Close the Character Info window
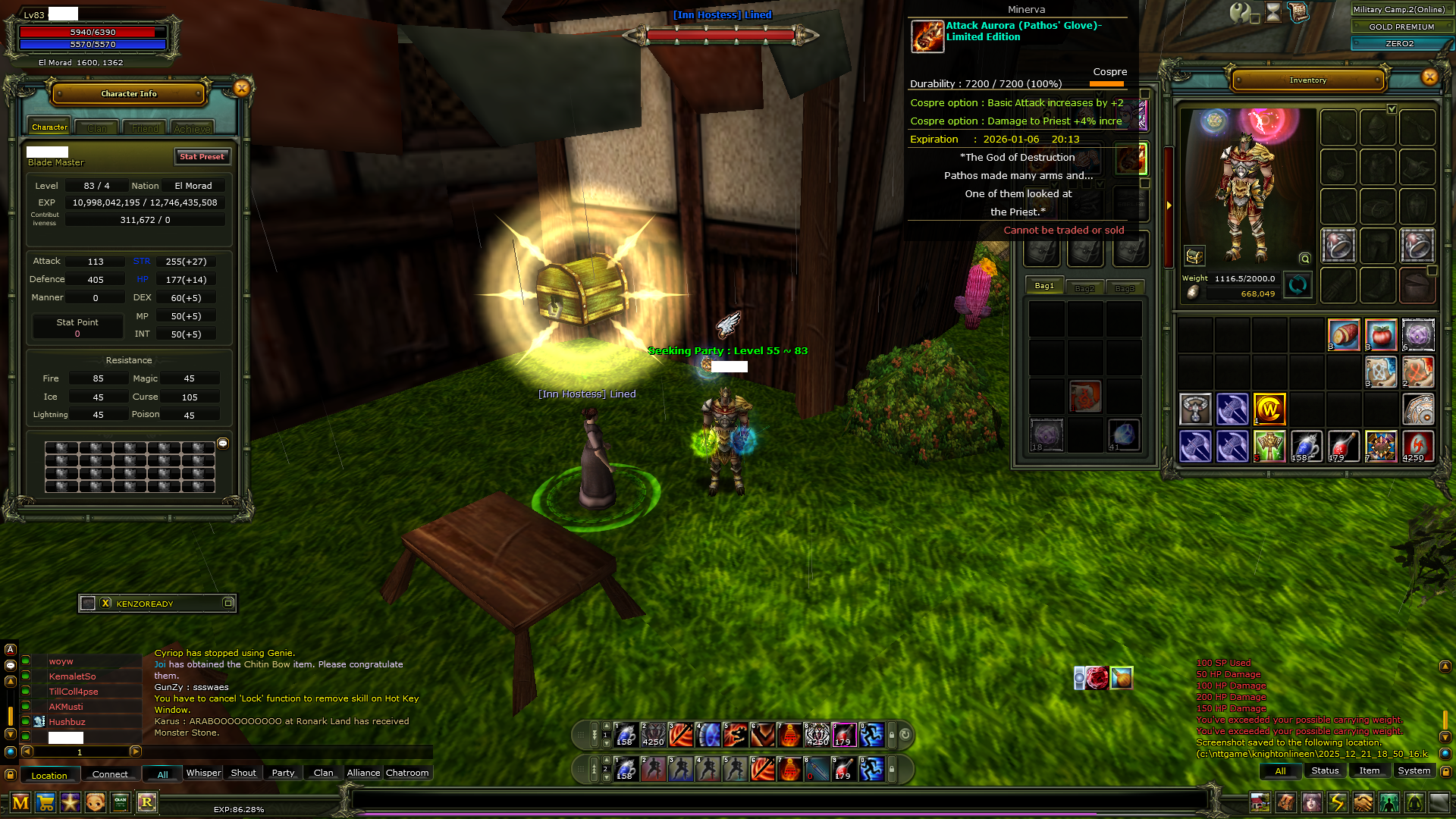The height and width of the screenshot is (819, 1456). (242, 88)
